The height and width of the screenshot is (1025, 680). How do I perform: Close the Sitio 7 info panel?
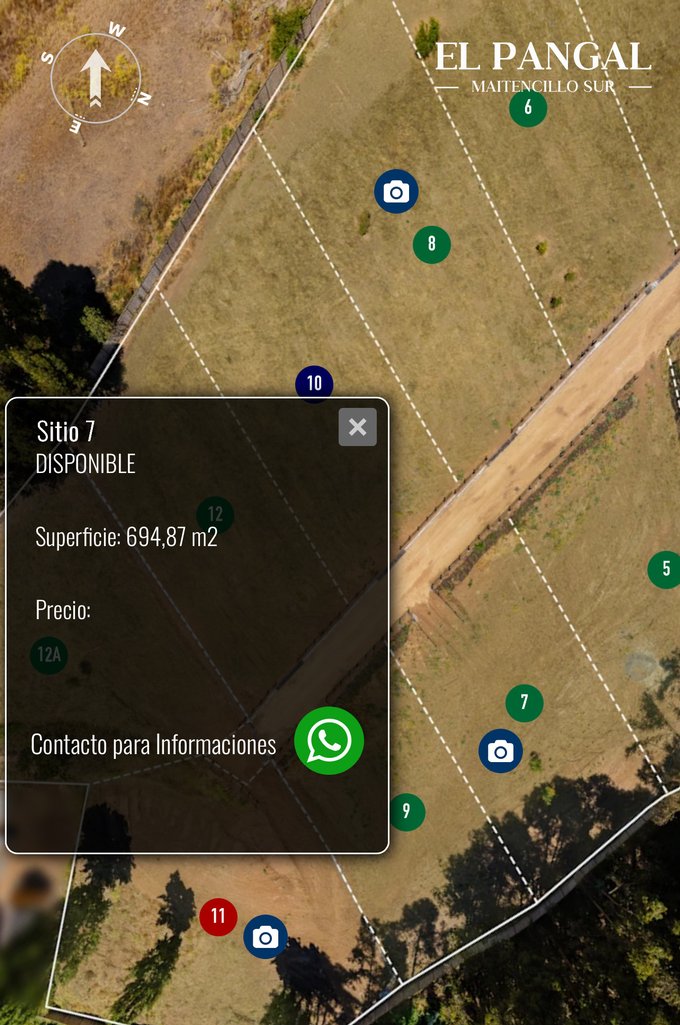(x=357, y=427)
